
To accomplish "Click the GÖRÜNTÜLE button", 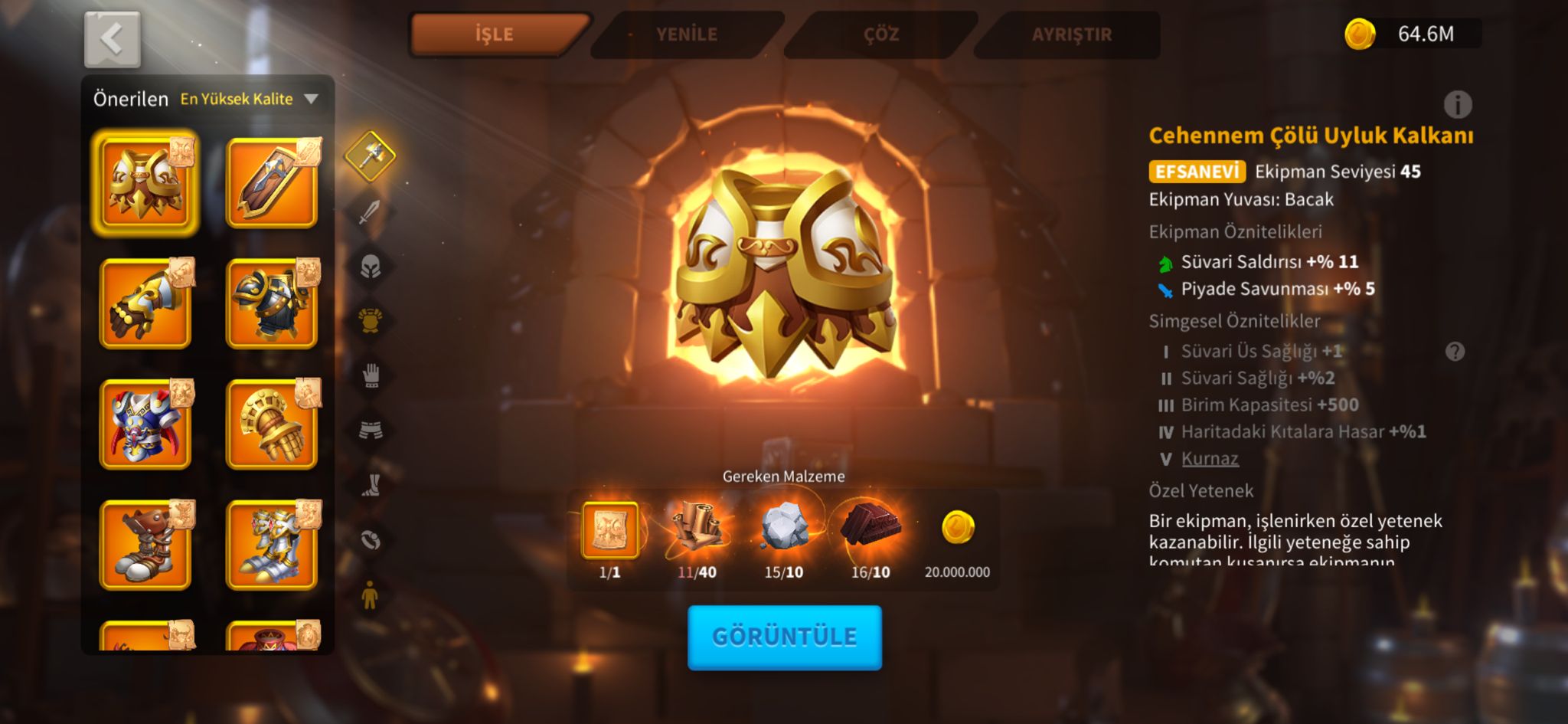I will [784, 637].
